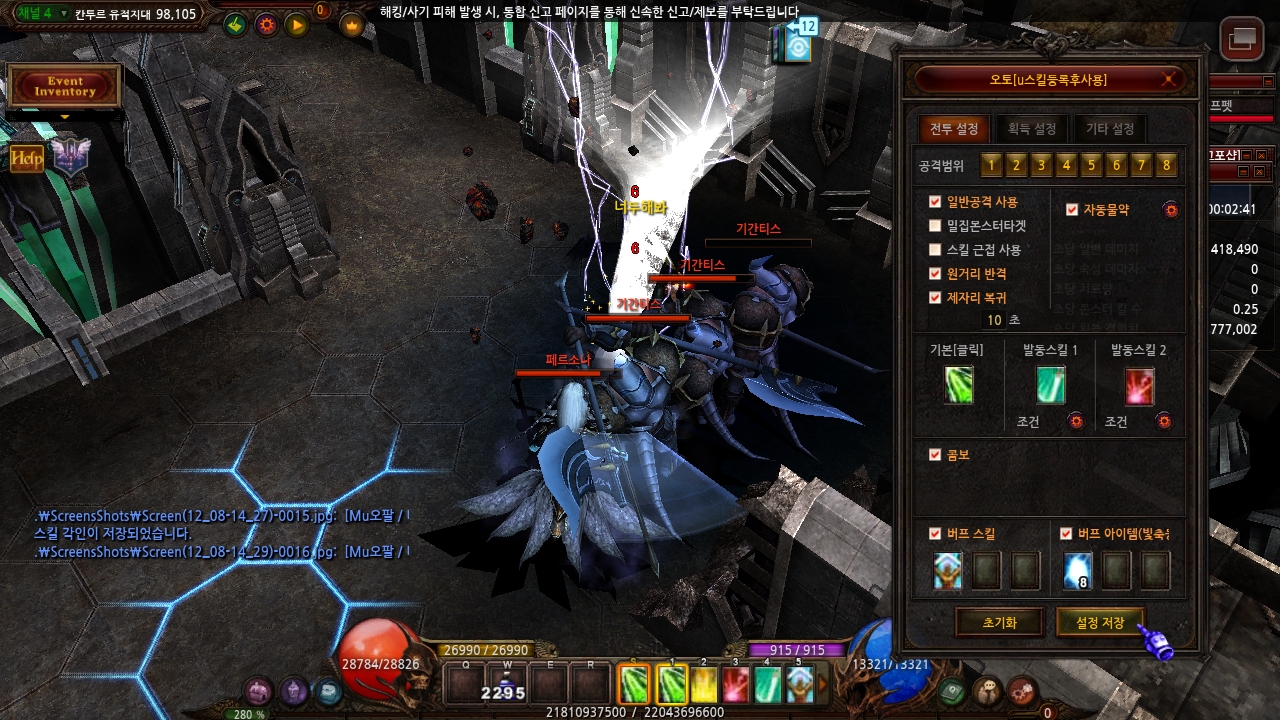Click the window icon in top-right corner
Screen dimensions: 1280x720
(x=1242, y=39)
